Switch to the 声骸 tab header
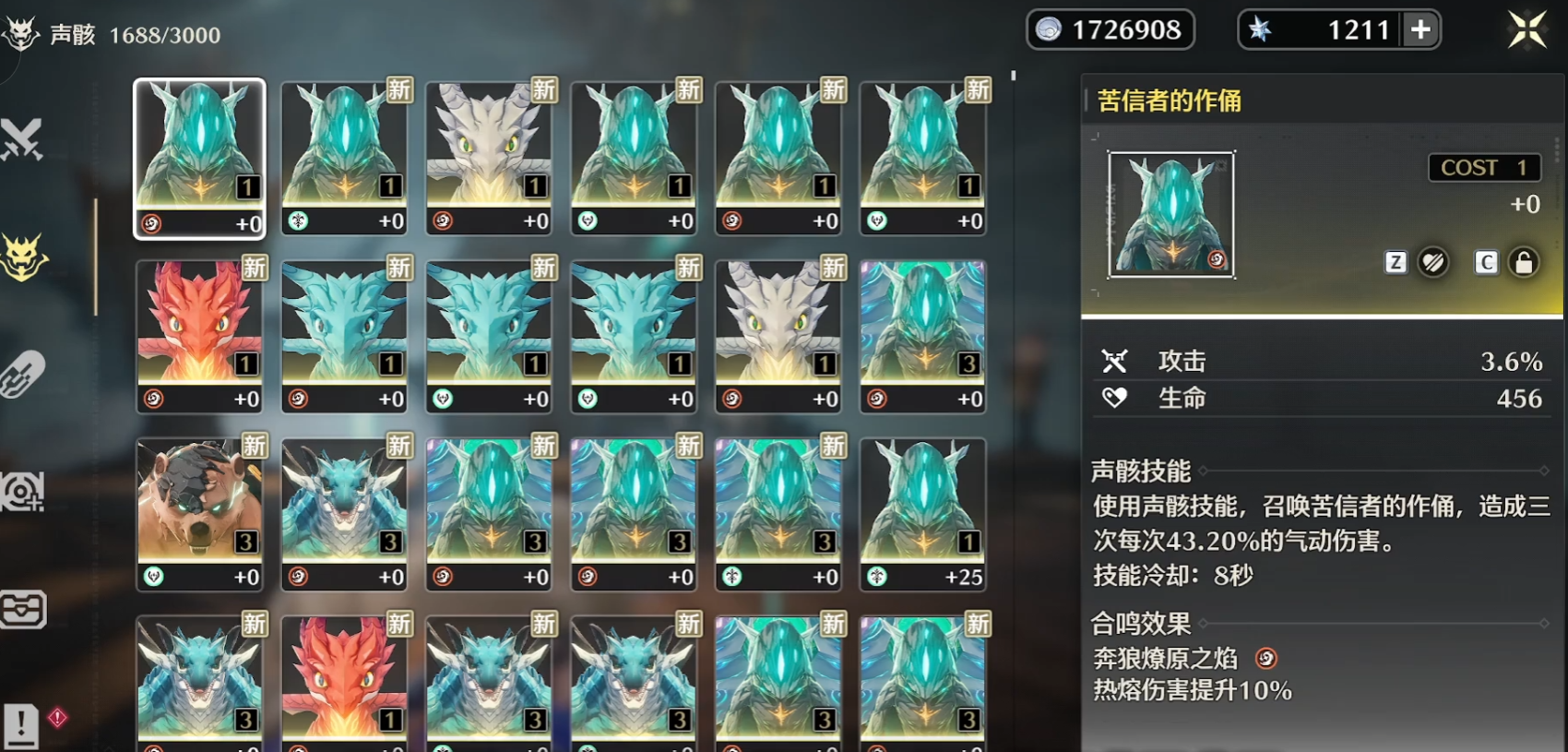Viewport: 1568px width, 752px height. 74,35
